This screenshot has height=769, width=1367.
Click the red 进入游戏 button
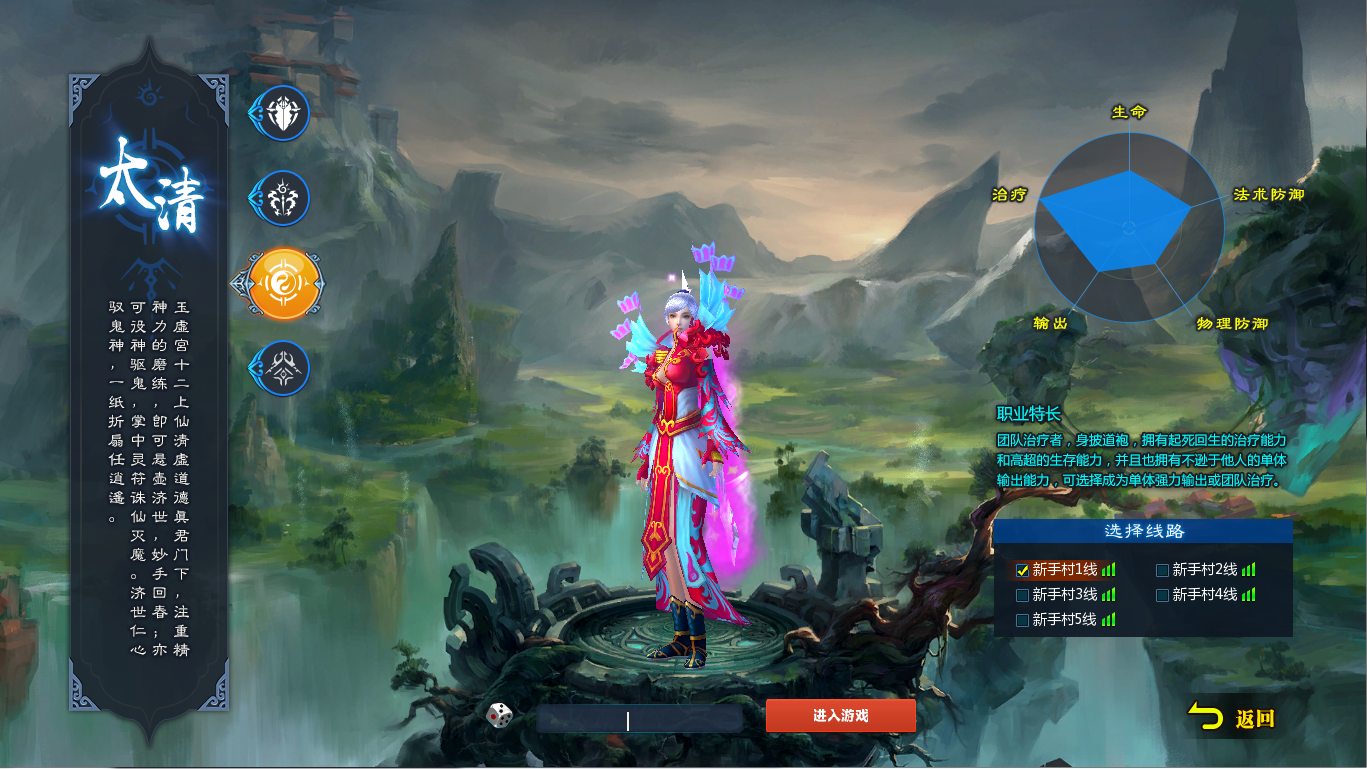840,716
